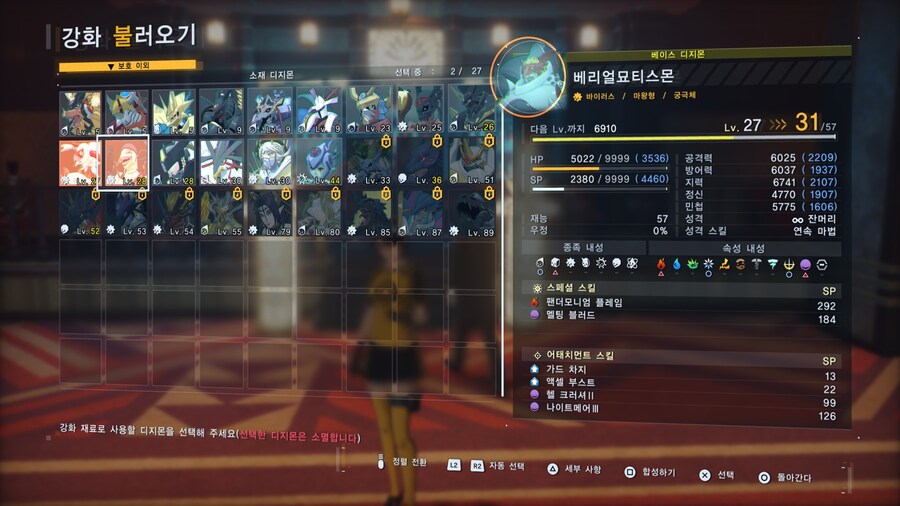900x506 pixels.
Task: Select the Lv. 23 material Digimon
Action: pyautogui.click(x=370, y=111)
